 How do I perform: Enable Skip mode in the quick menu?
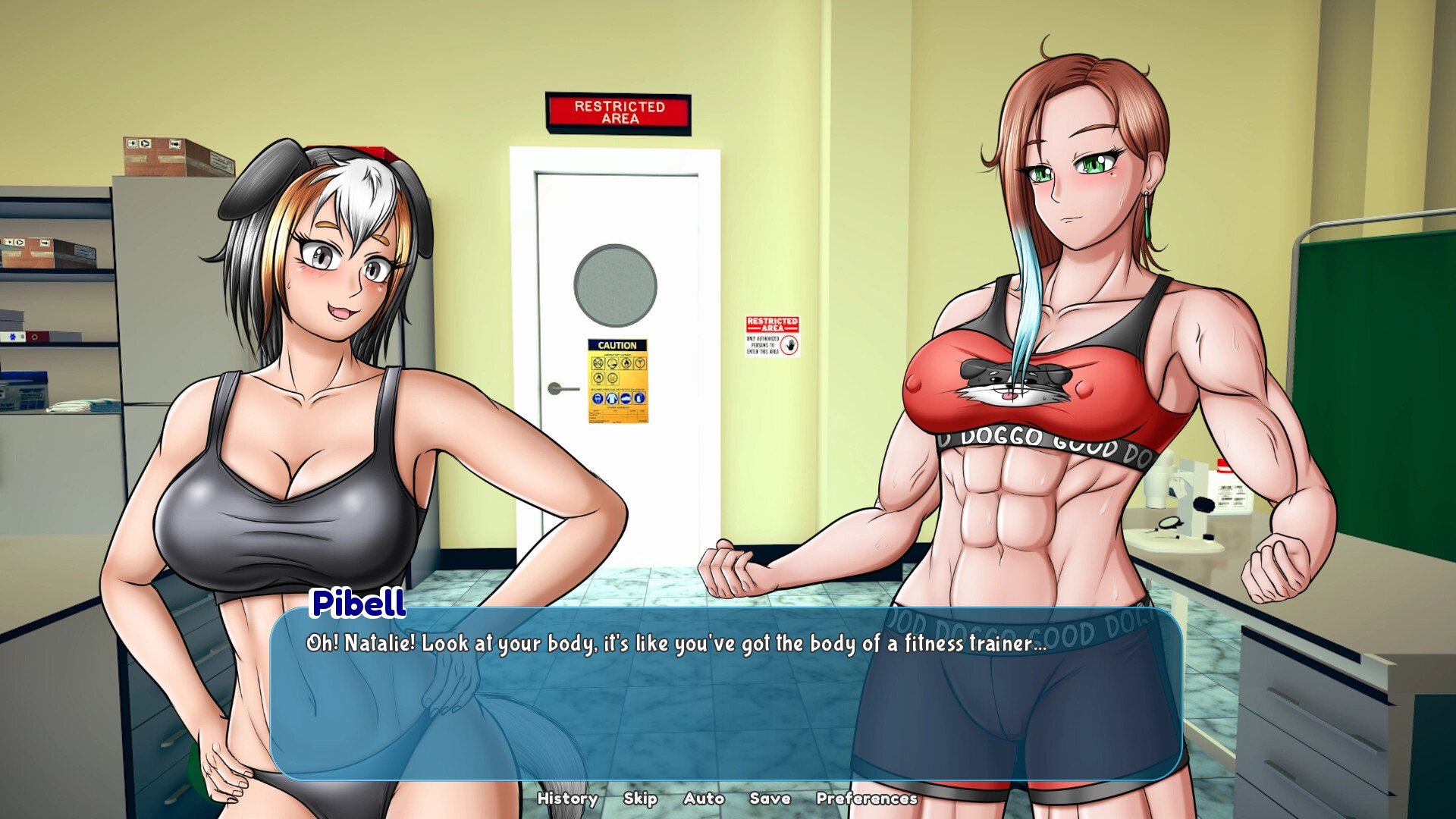click(x=639, y=799)
